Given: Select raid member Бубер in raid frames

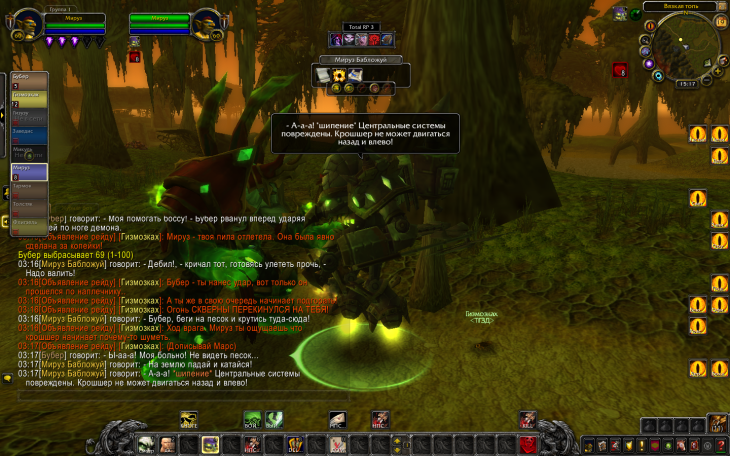Looking at the screenshot, I should click(x=28, y=78).
